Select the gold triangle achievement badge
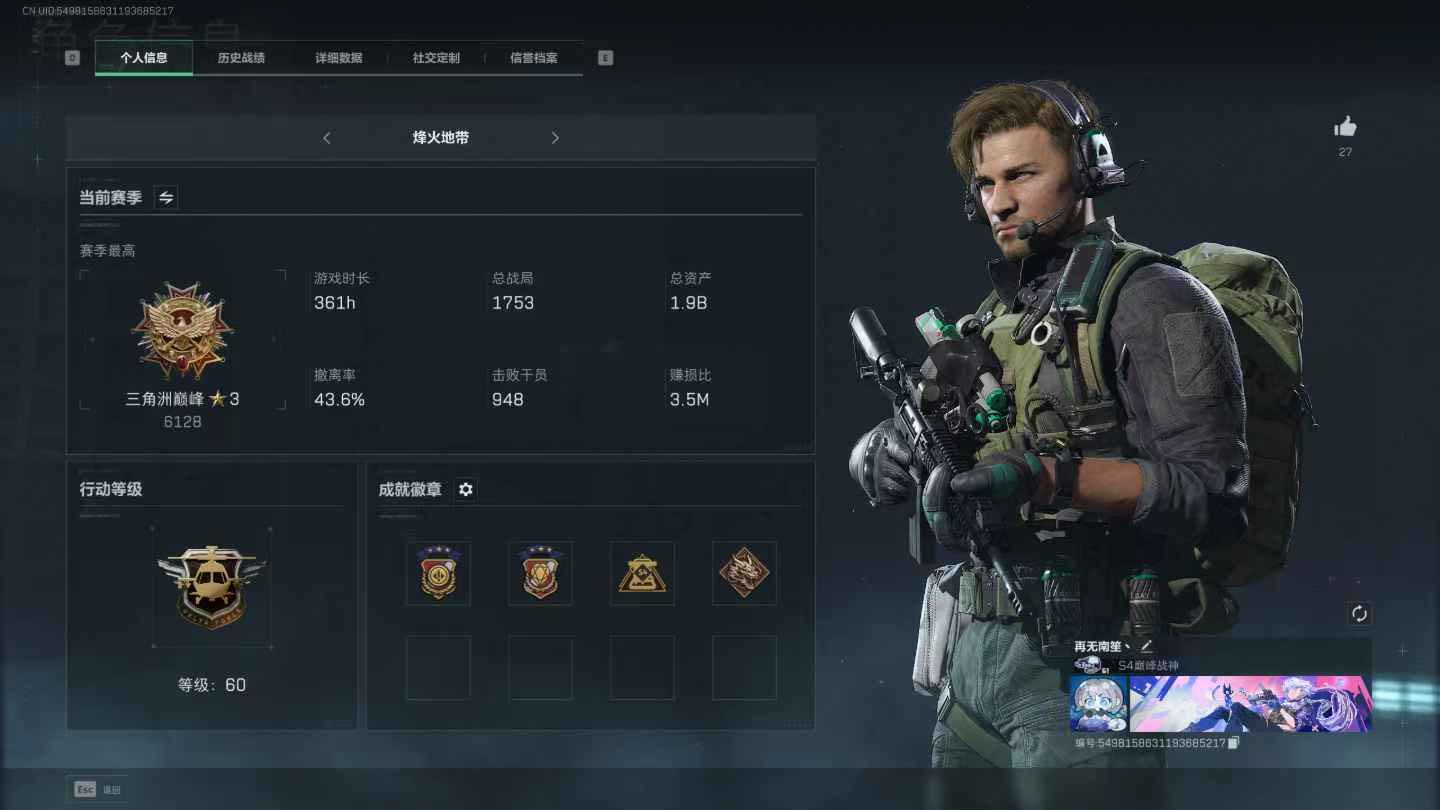 (642, 574)
